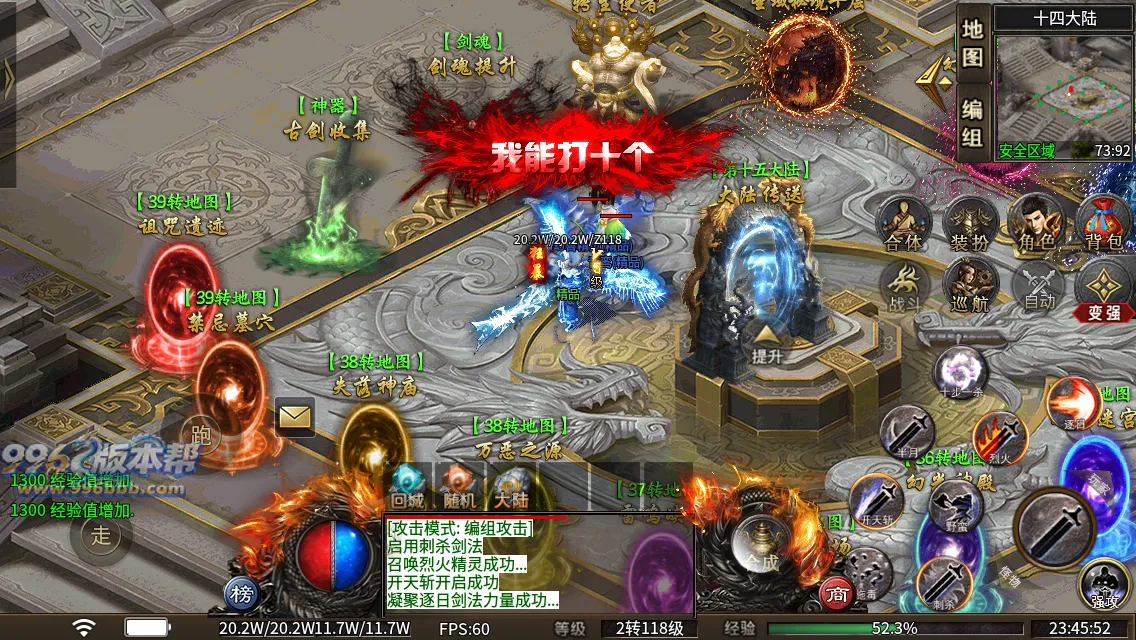Open the 战斗 combat menu
1136x640 pixels.
coord(903,283)
